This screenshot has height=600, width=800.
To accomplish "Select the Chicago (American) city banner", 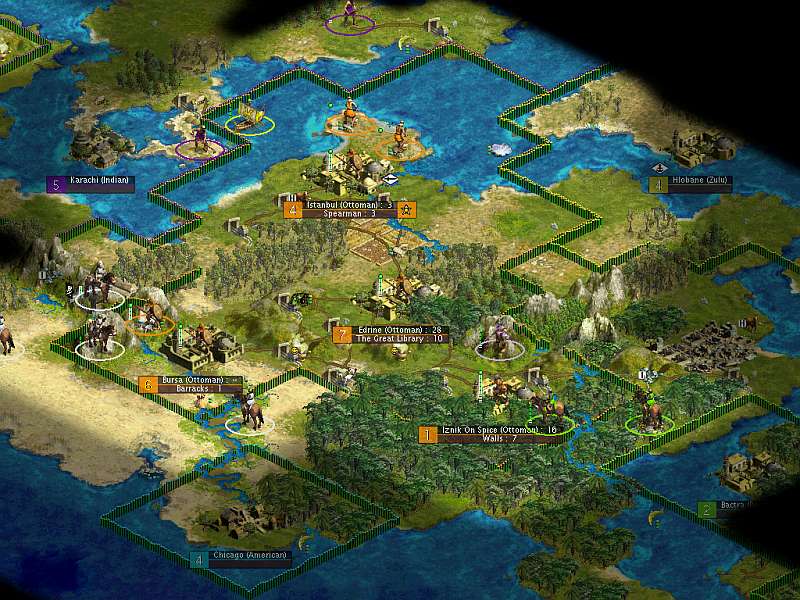I will click(x=250, y=555).
